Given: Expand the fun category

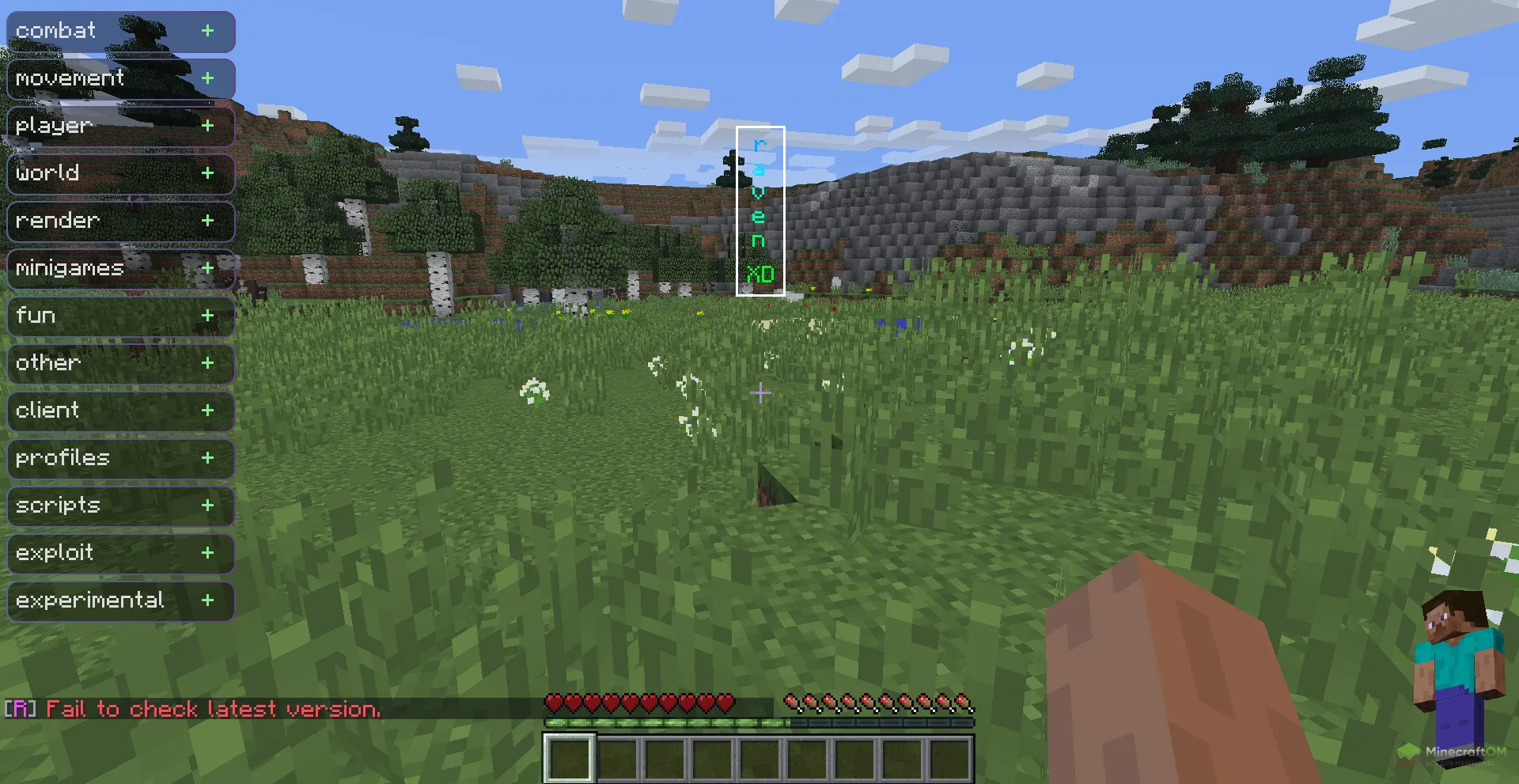Looking at the screenshot, I should tap(207, 316).
